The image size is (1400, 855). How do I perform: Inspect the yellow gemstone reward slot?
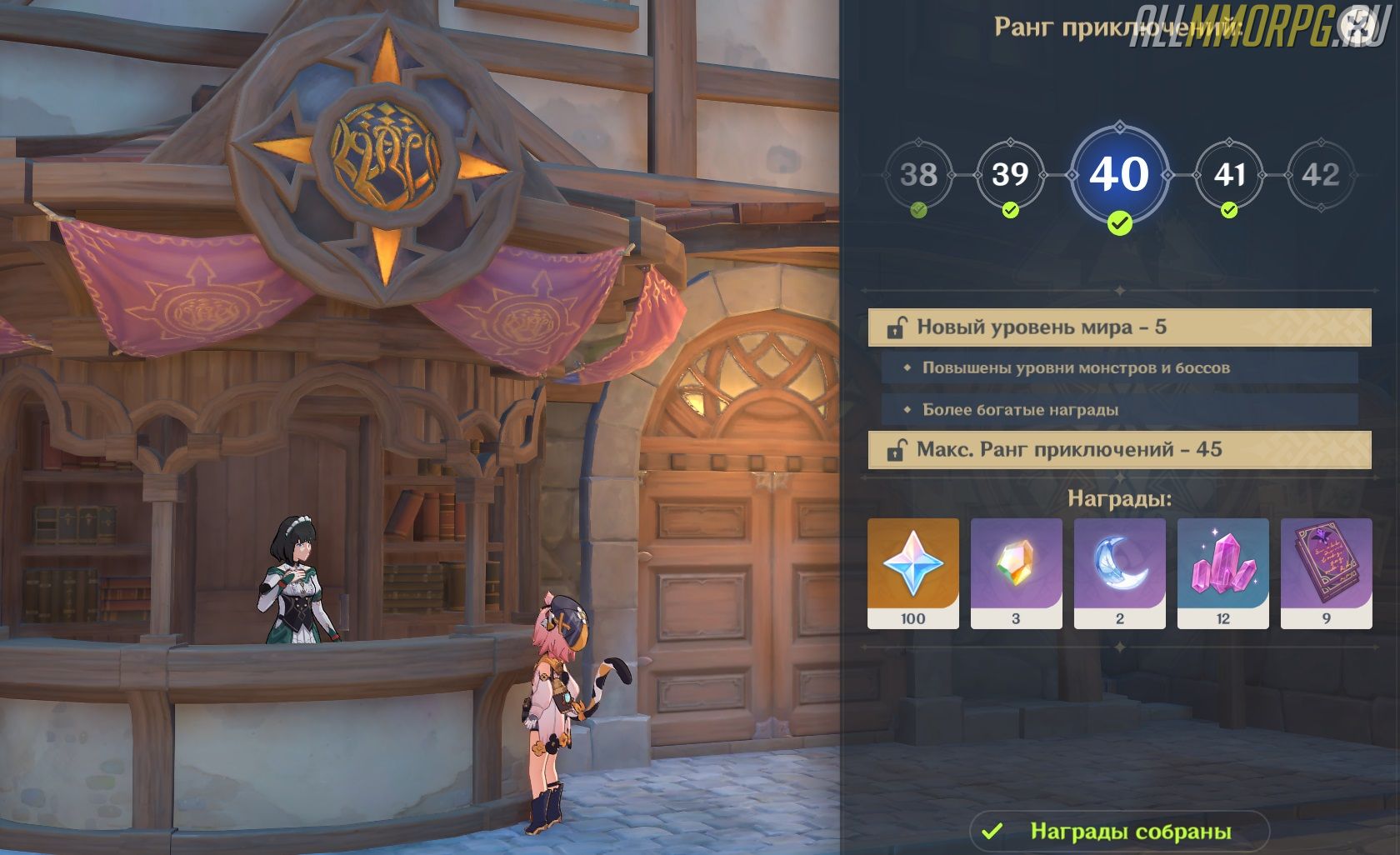1017,572
